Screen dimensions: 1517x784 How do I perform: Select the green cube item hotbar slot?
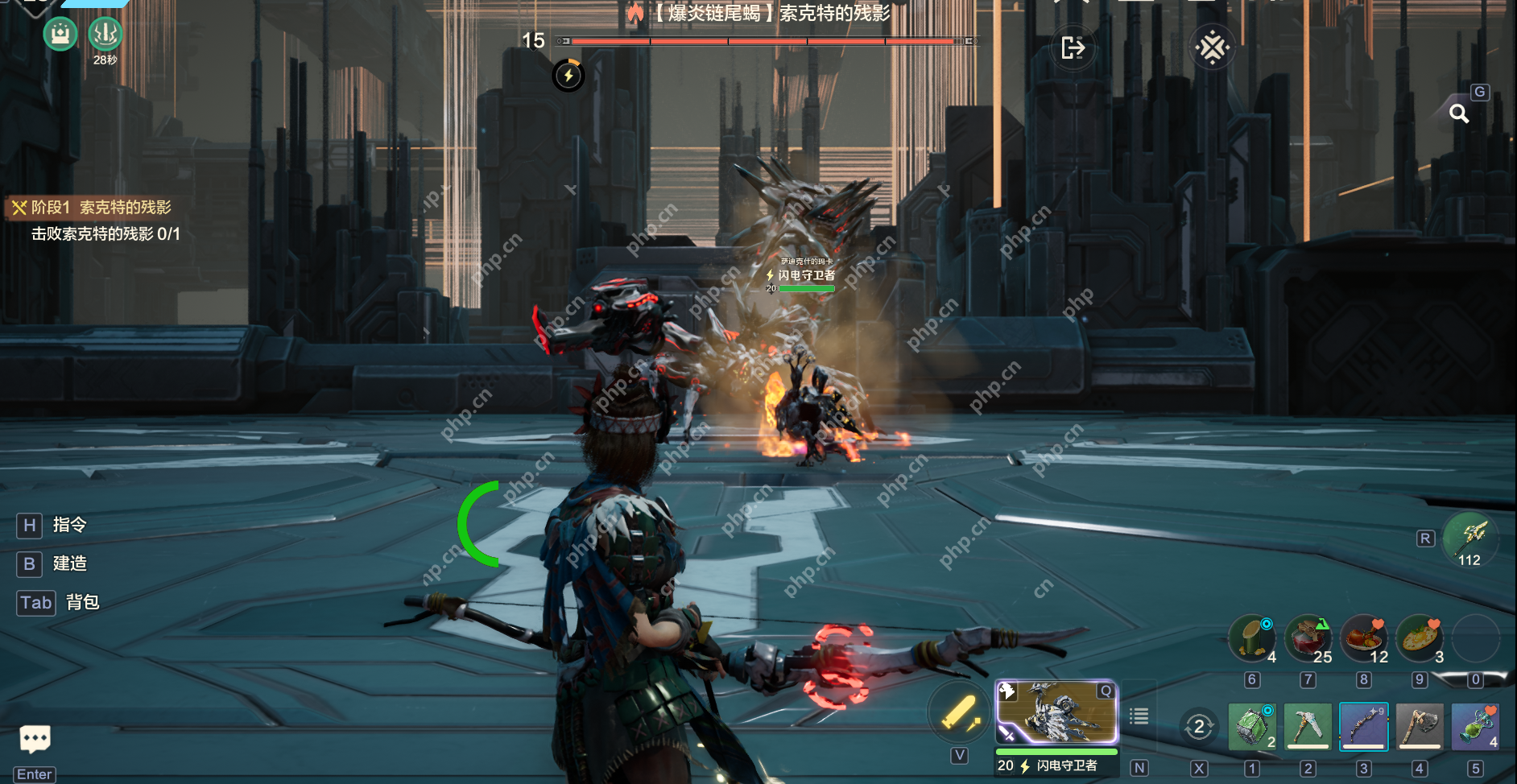tap(1251, 726)
